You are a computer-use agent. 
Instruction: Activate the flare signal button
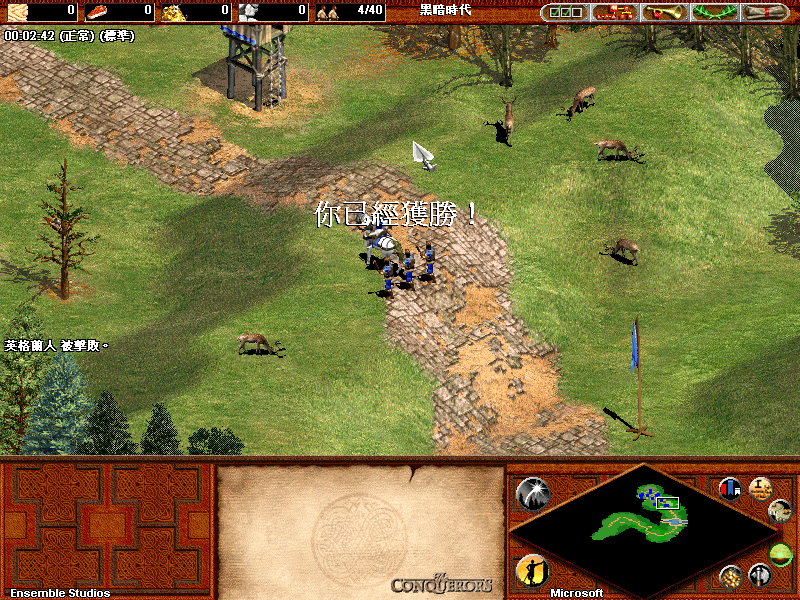pyautogui.click(x=532, y=493)
